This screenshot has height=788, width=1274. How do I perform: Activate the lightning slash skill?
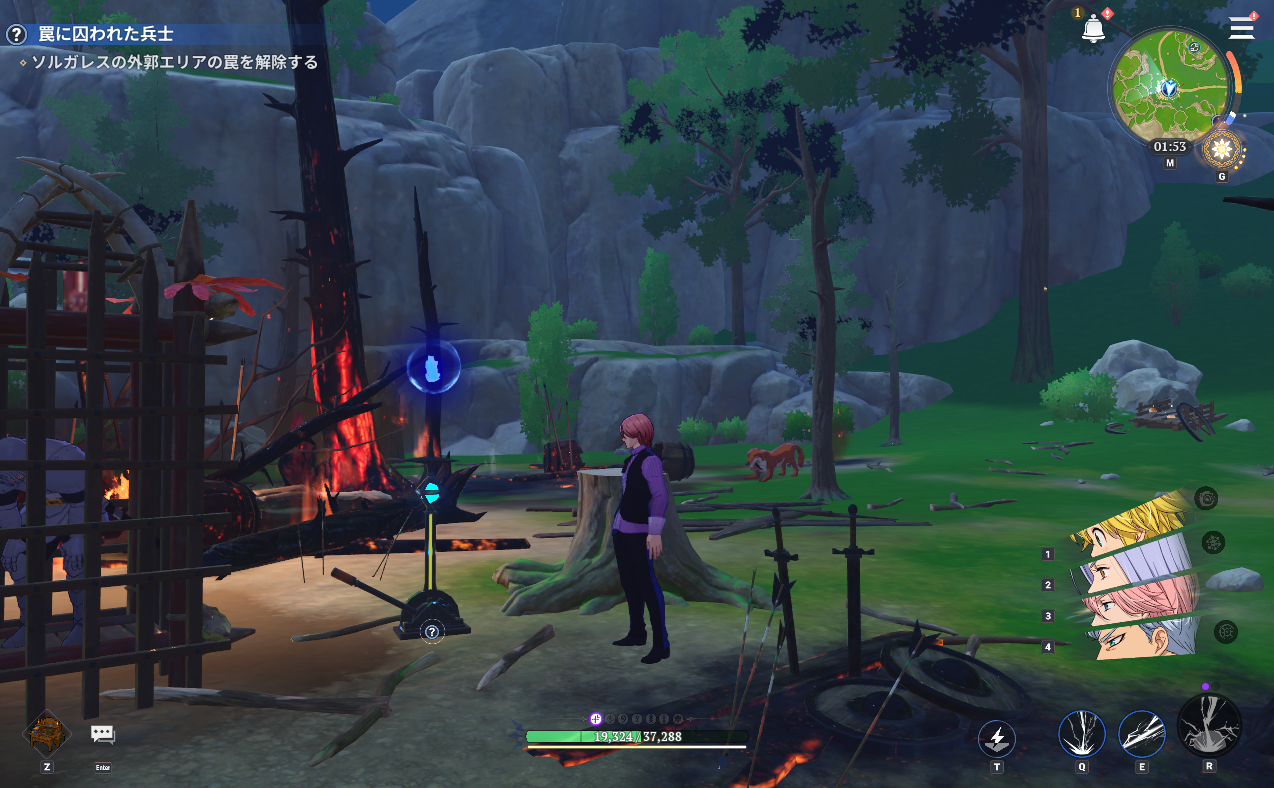coord(1141,734)
